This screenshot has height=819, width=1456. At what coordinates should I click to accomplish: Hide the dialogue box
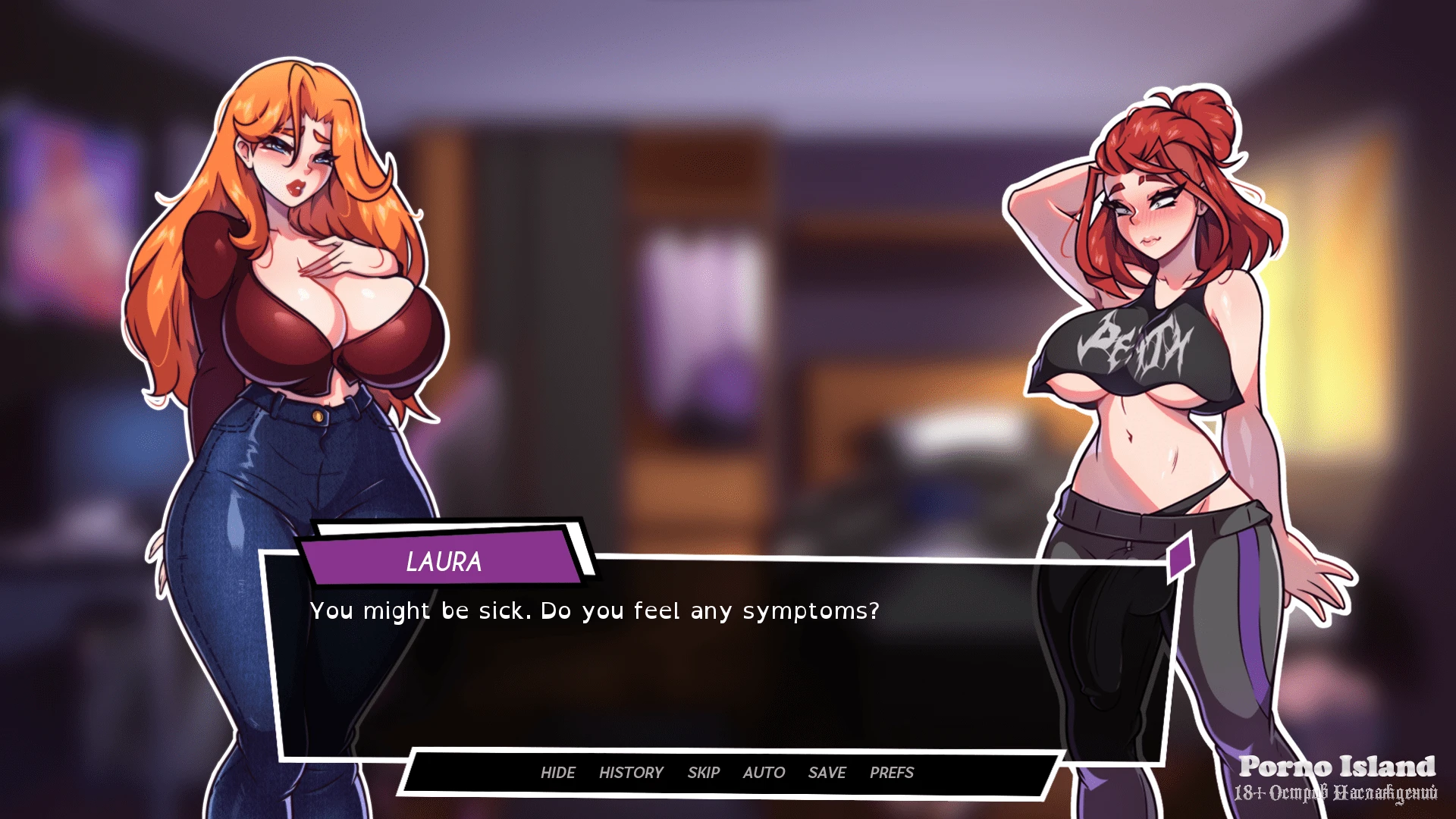(x=557, y=773)
